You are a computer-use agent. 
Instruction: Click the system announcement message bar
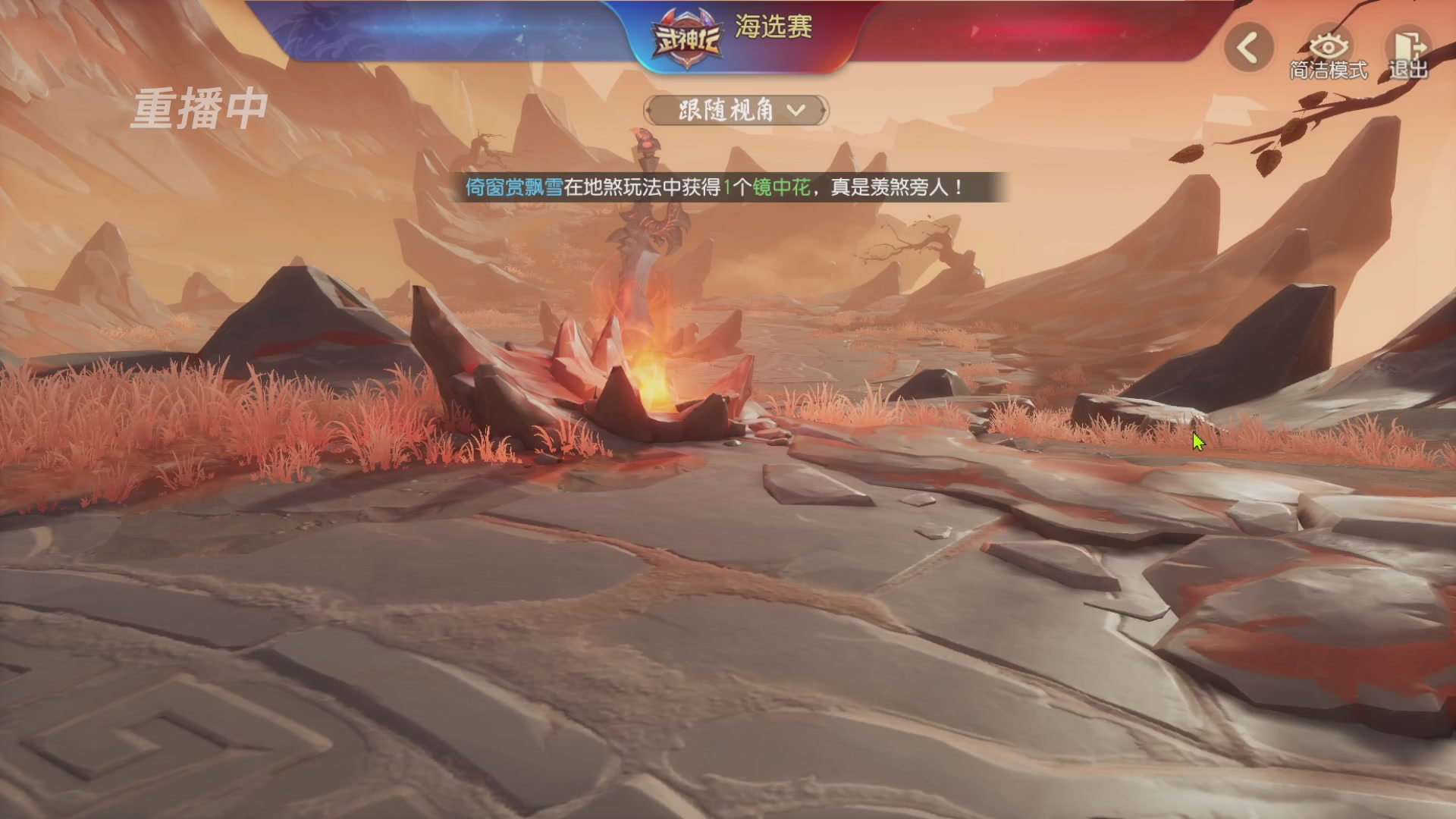coord(728,189)
